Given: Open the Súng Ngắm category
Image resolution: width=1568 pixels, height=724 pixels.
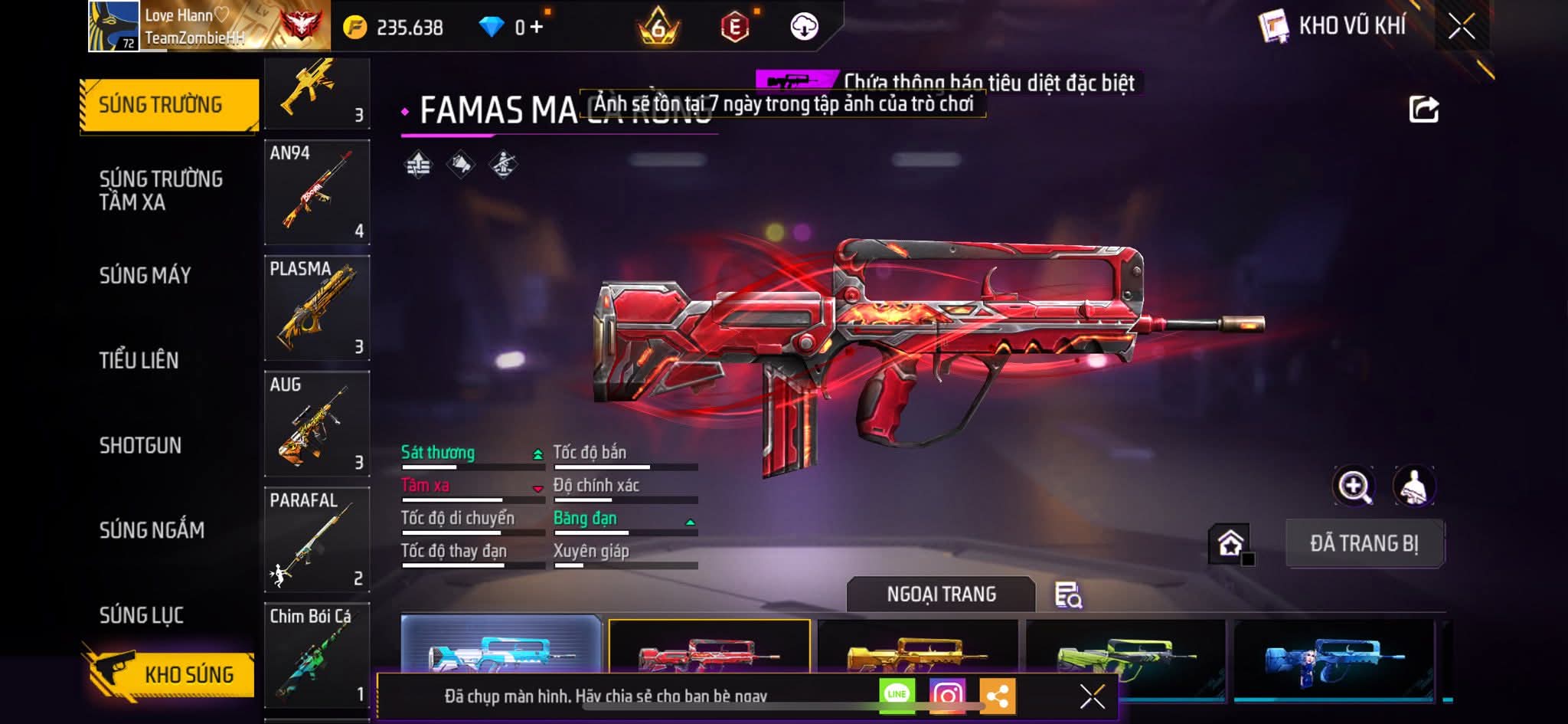Looking at the screenshot, I should [152, 529].
